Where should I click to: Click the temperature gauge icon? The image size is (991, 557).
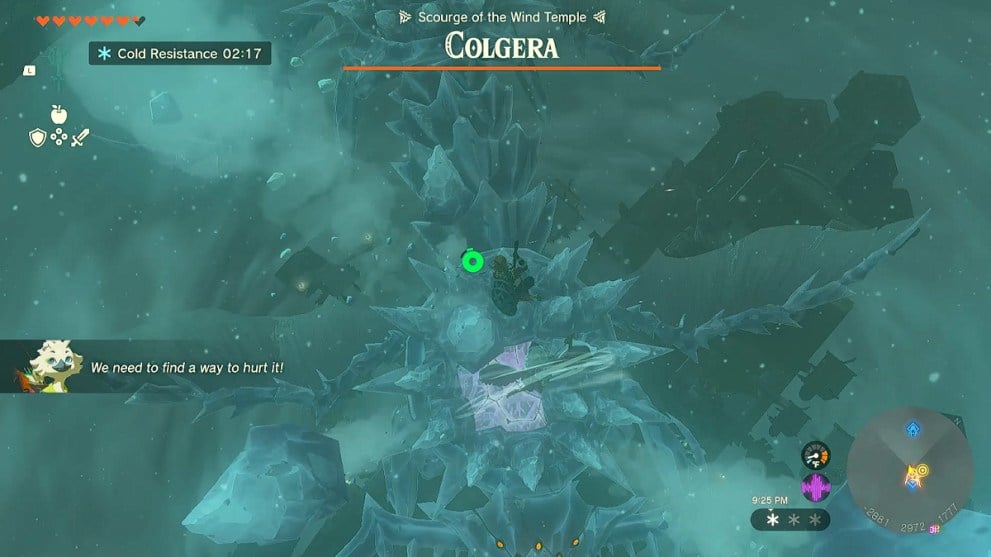pyautogui.click(x=816, y=457)
